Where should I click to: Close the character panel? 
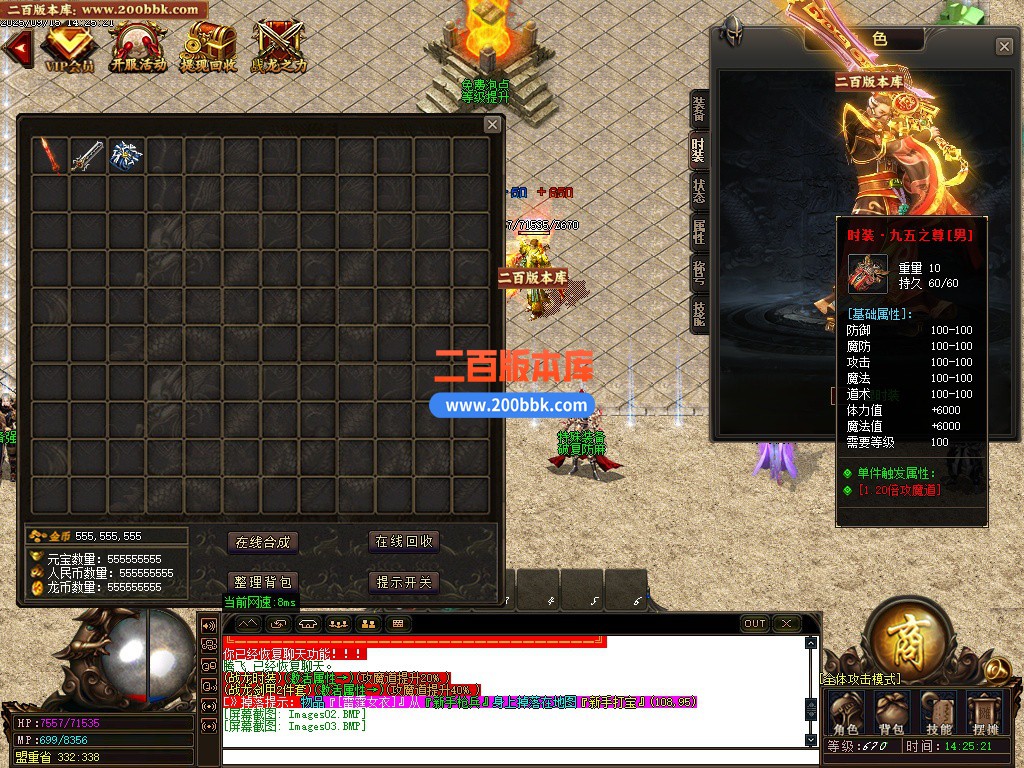coord(1004,46)
